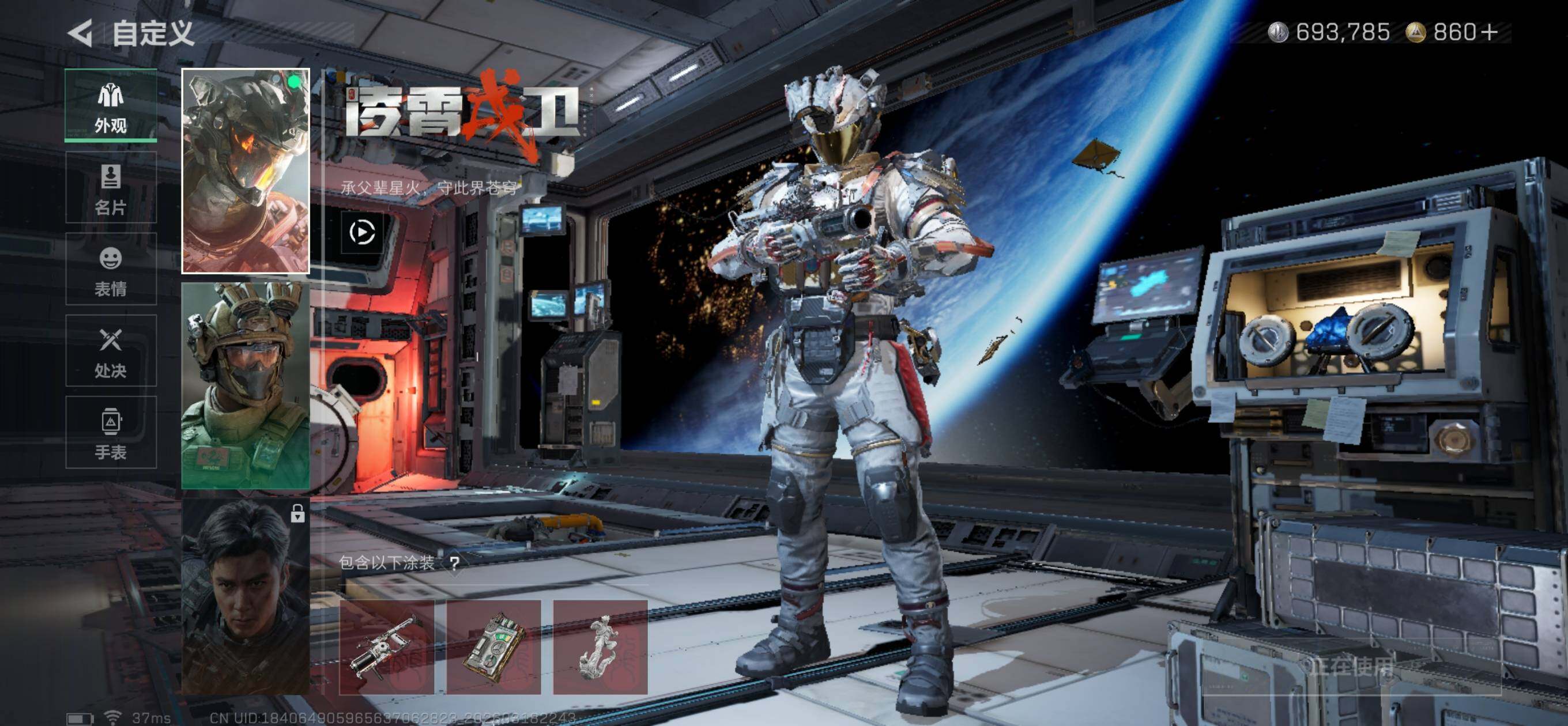The image size is (1568, 726).
Task: Switch to the 处决 execution tab
Action: (x=111, y=351)
